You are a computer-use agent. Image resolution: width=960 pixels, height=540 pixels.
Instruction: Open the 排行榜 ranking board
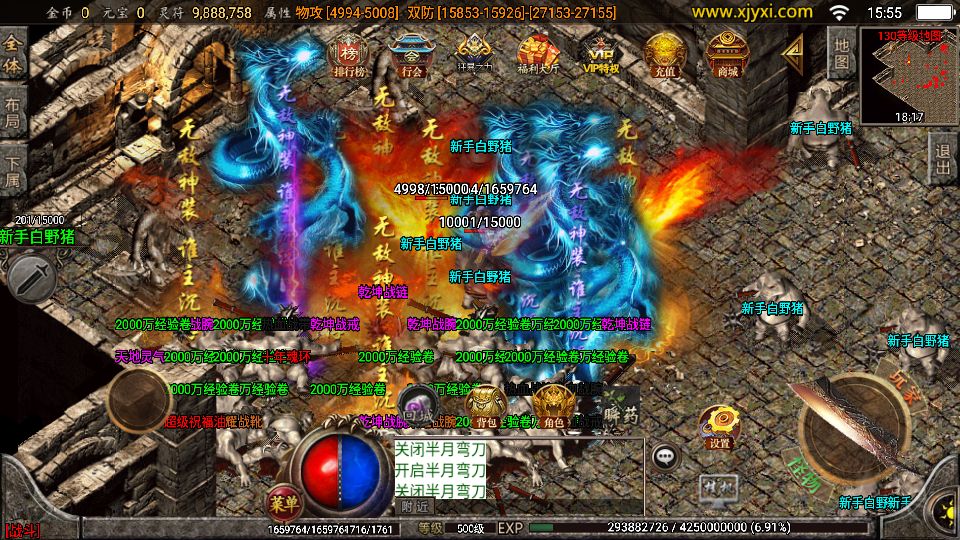point(348,54)
